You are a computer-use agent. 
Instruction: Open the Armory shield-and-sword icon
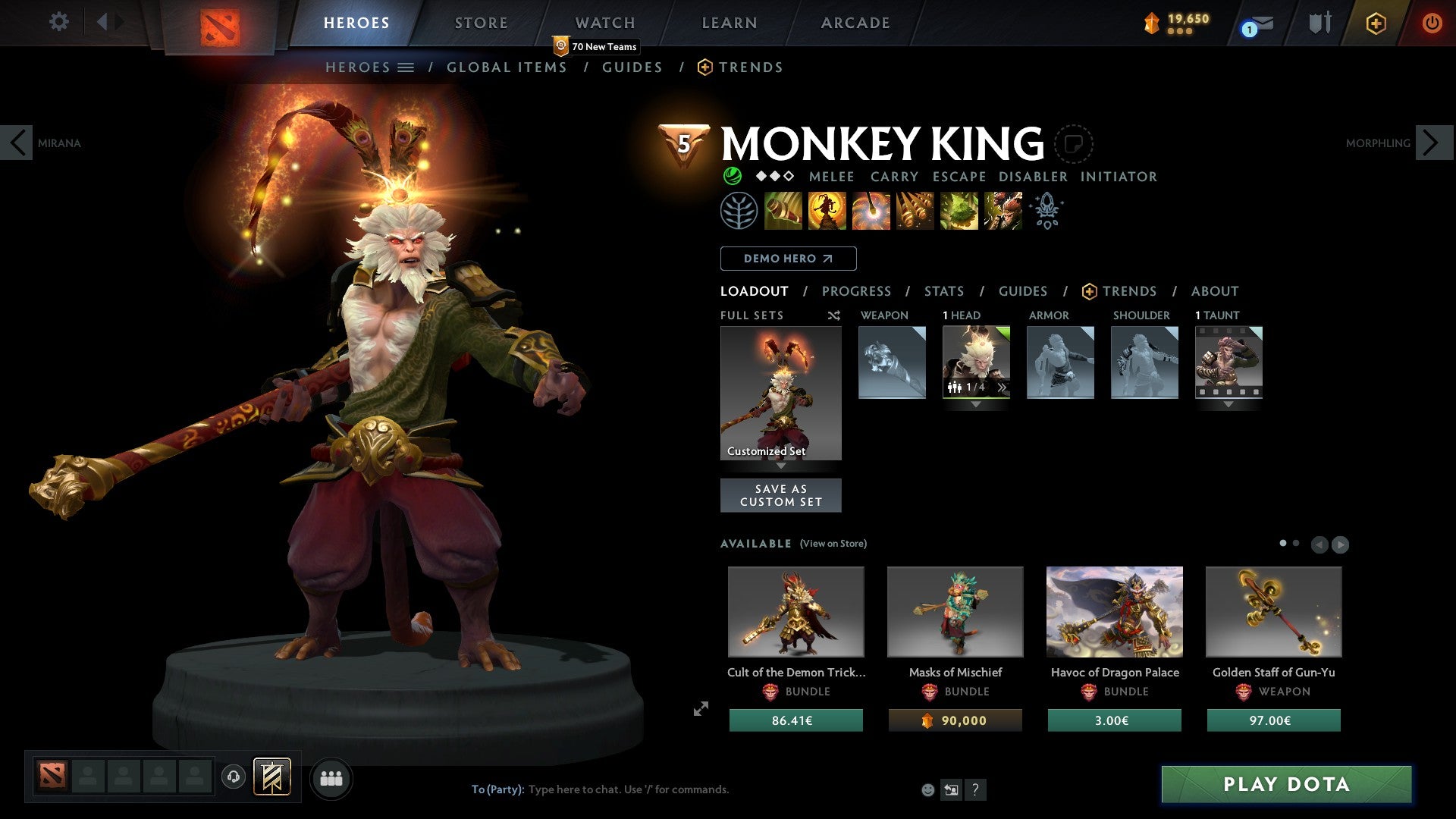(1318, 23)
